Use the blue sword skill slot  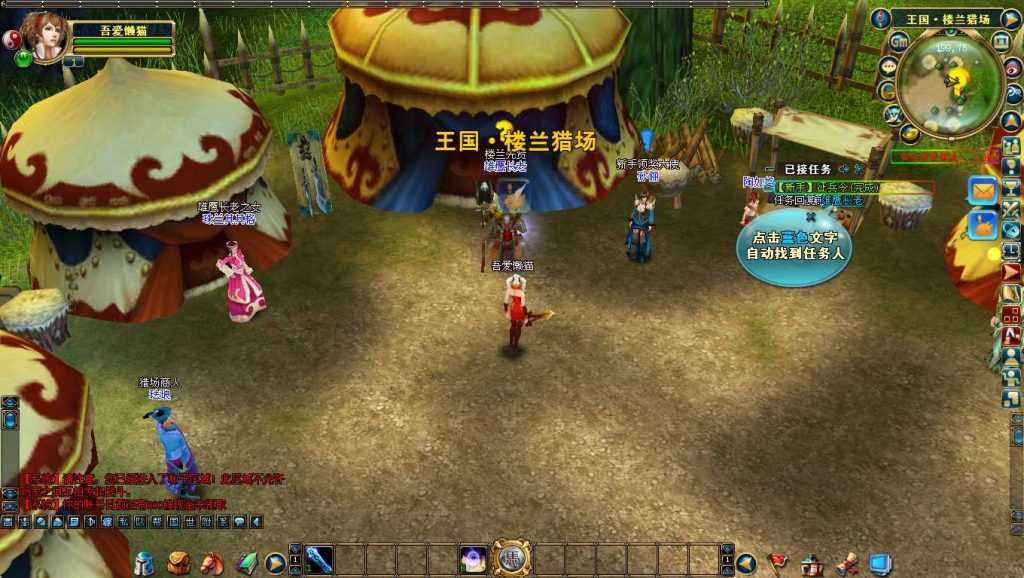pyautogui.click(x=319, y=559)
